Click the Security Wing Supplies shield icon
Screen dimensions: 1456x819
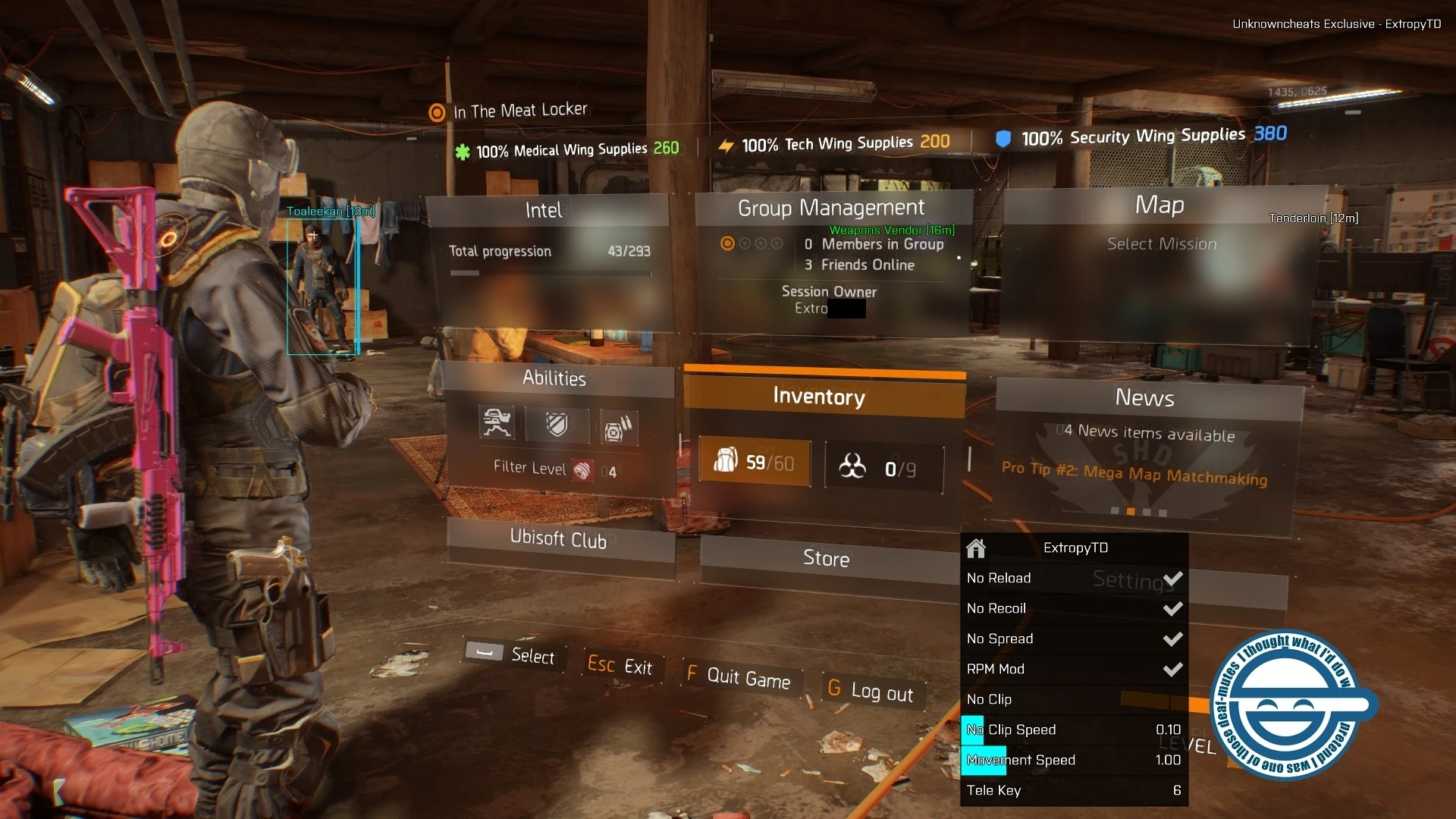point(1003,136)
